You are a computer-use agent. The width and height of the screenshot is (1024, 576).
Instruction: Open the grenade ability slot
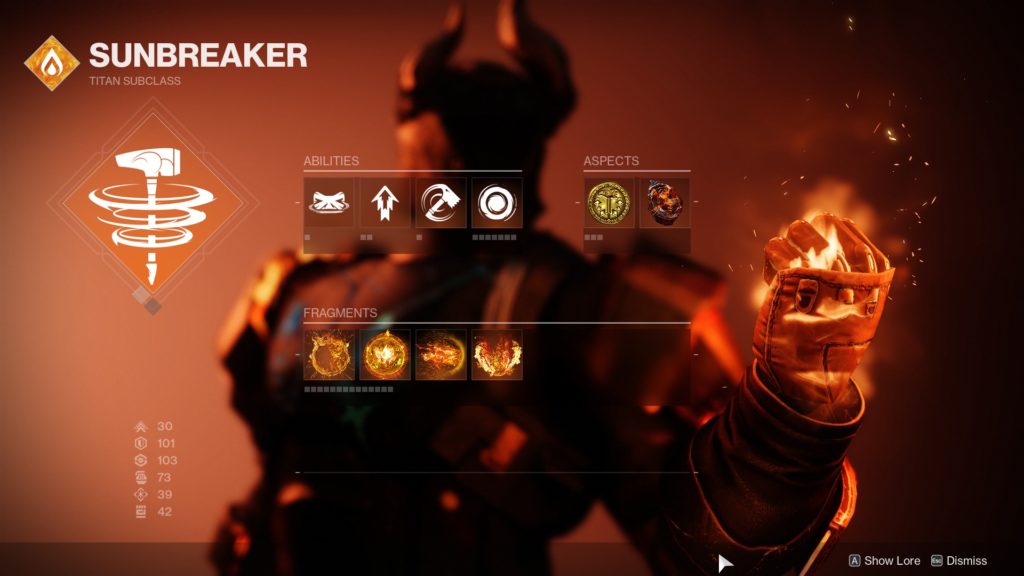[497, 203]
